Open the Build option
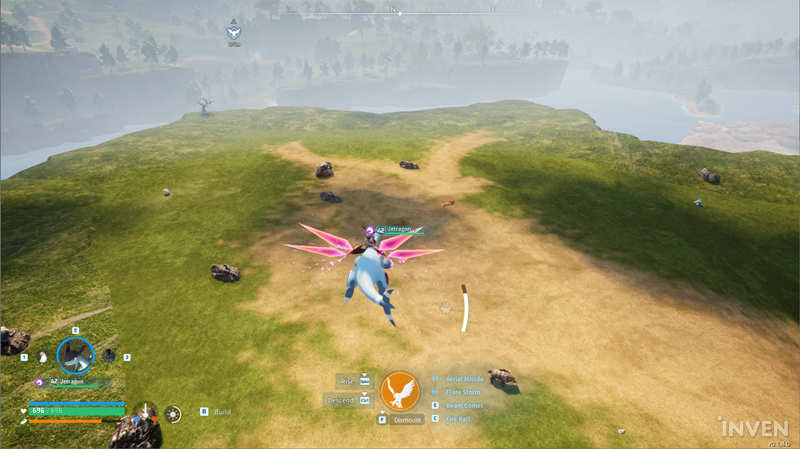This screenshot has width=800, height=449. pos(222,411)
